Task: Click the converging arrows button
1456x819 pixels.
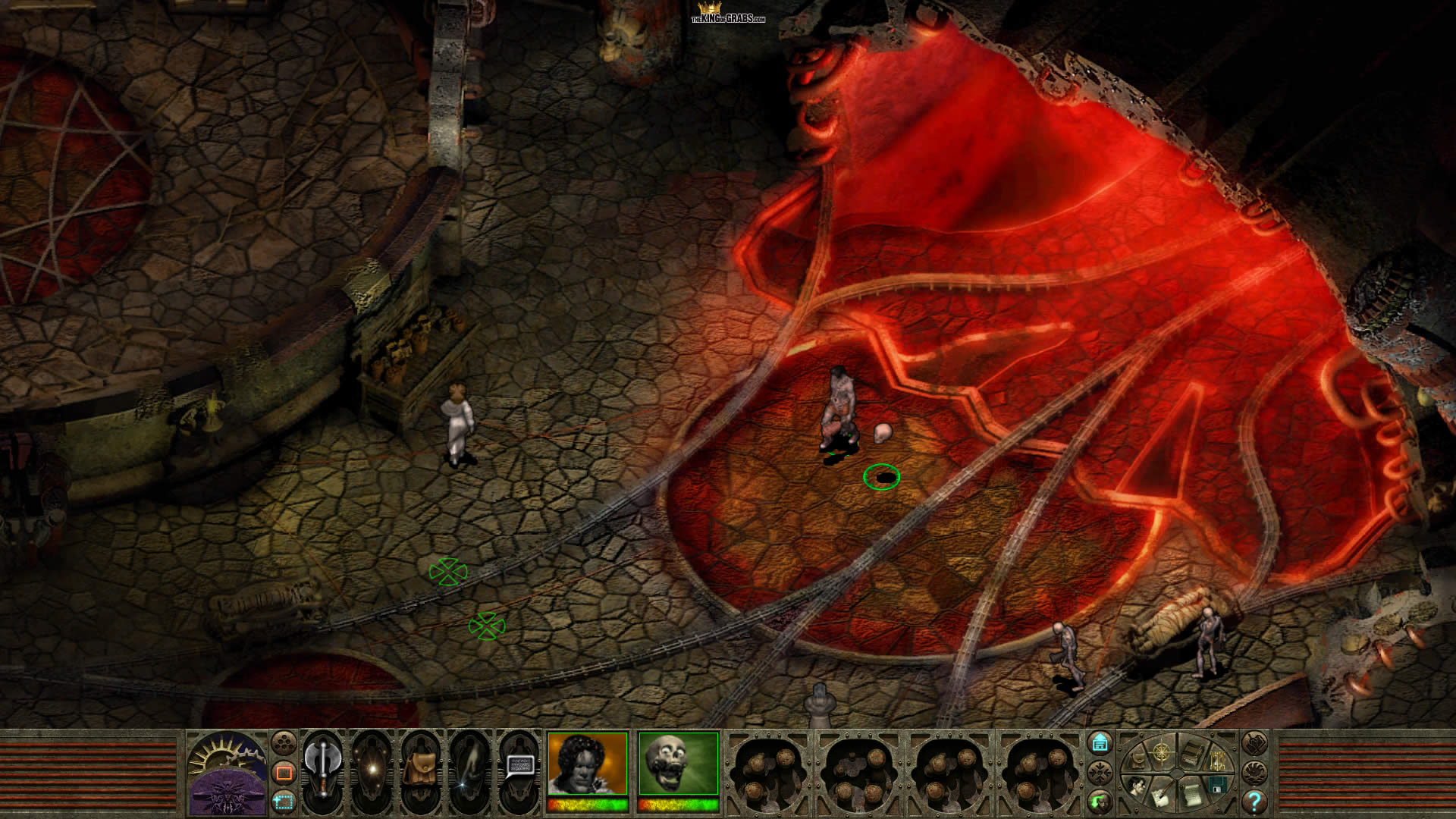Action: click(1100, 772)
